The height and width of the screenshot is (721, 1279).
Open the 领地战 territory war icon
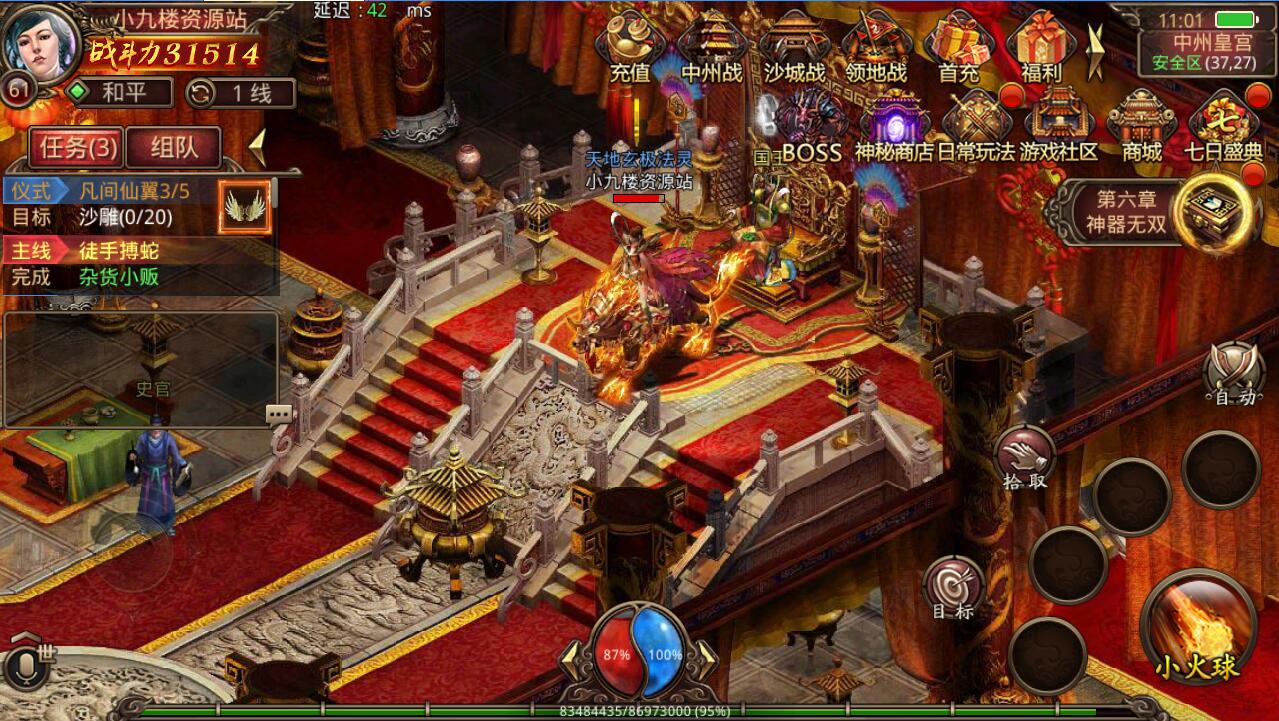coord(875,47)
